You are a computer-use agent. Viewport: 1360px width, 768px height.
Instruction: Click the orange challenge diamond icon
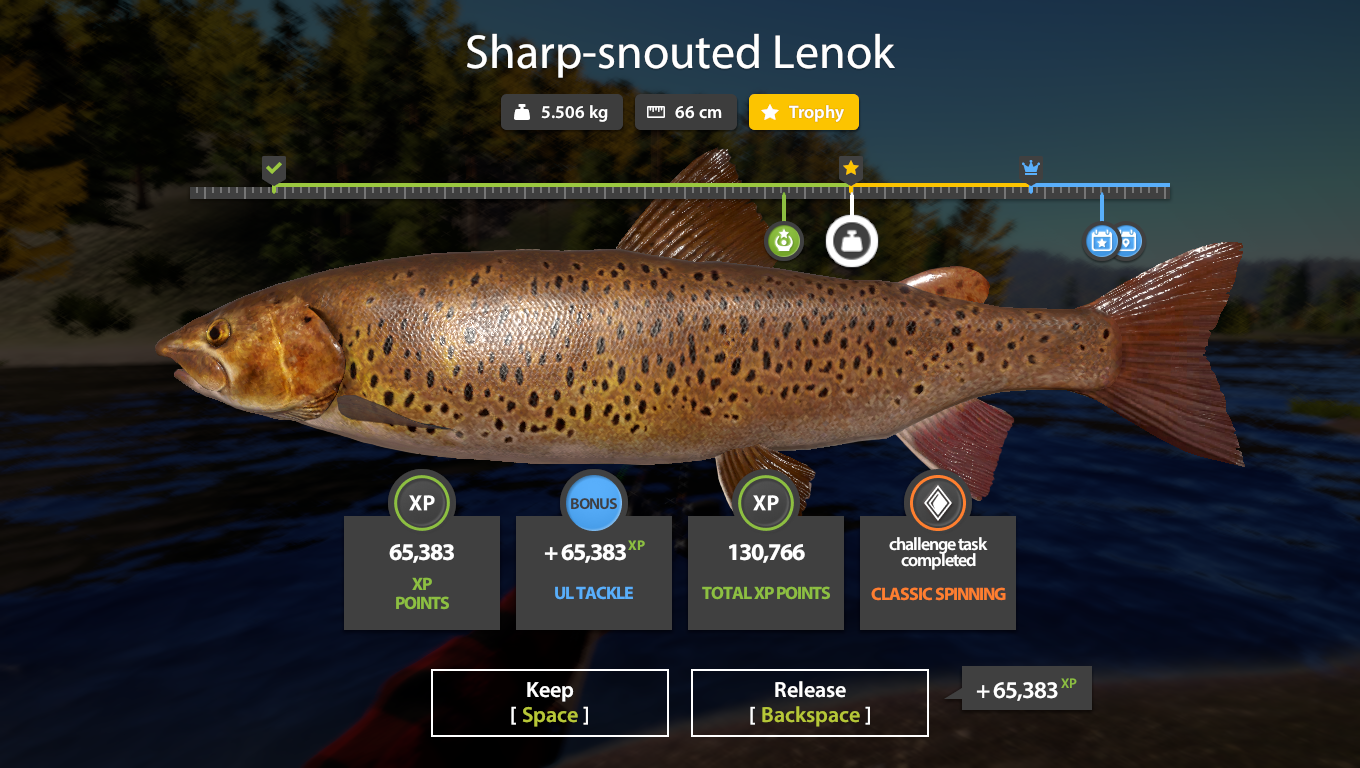[x=937, y=503]
